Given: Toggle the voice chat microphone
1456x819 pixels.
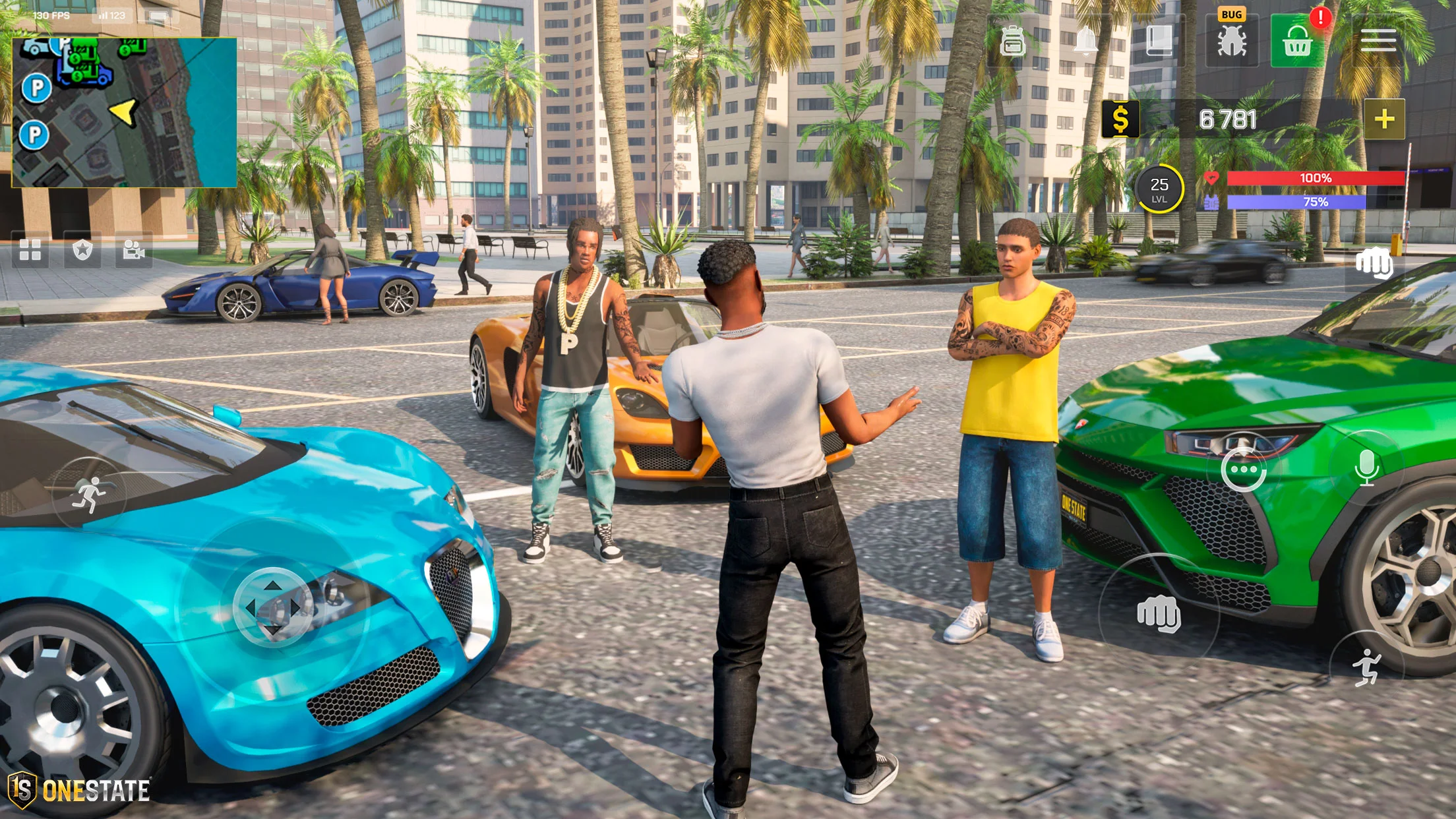Looking at the screenshot, I should tap(1367, 468).
